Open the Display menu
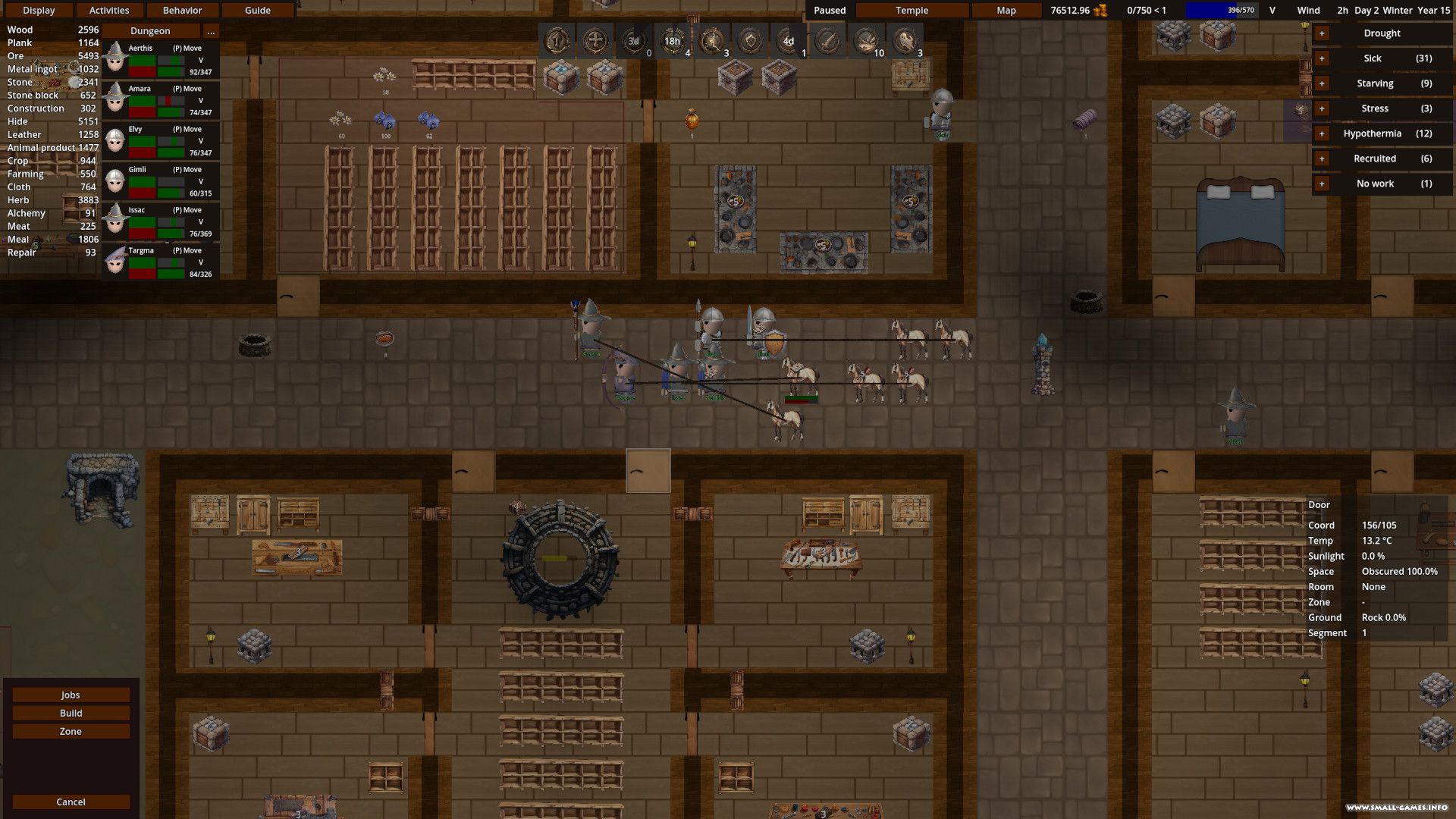Image resolution: width=1456 pixels, height=819 pixels. pyautogui.click(x=39, y=11)
